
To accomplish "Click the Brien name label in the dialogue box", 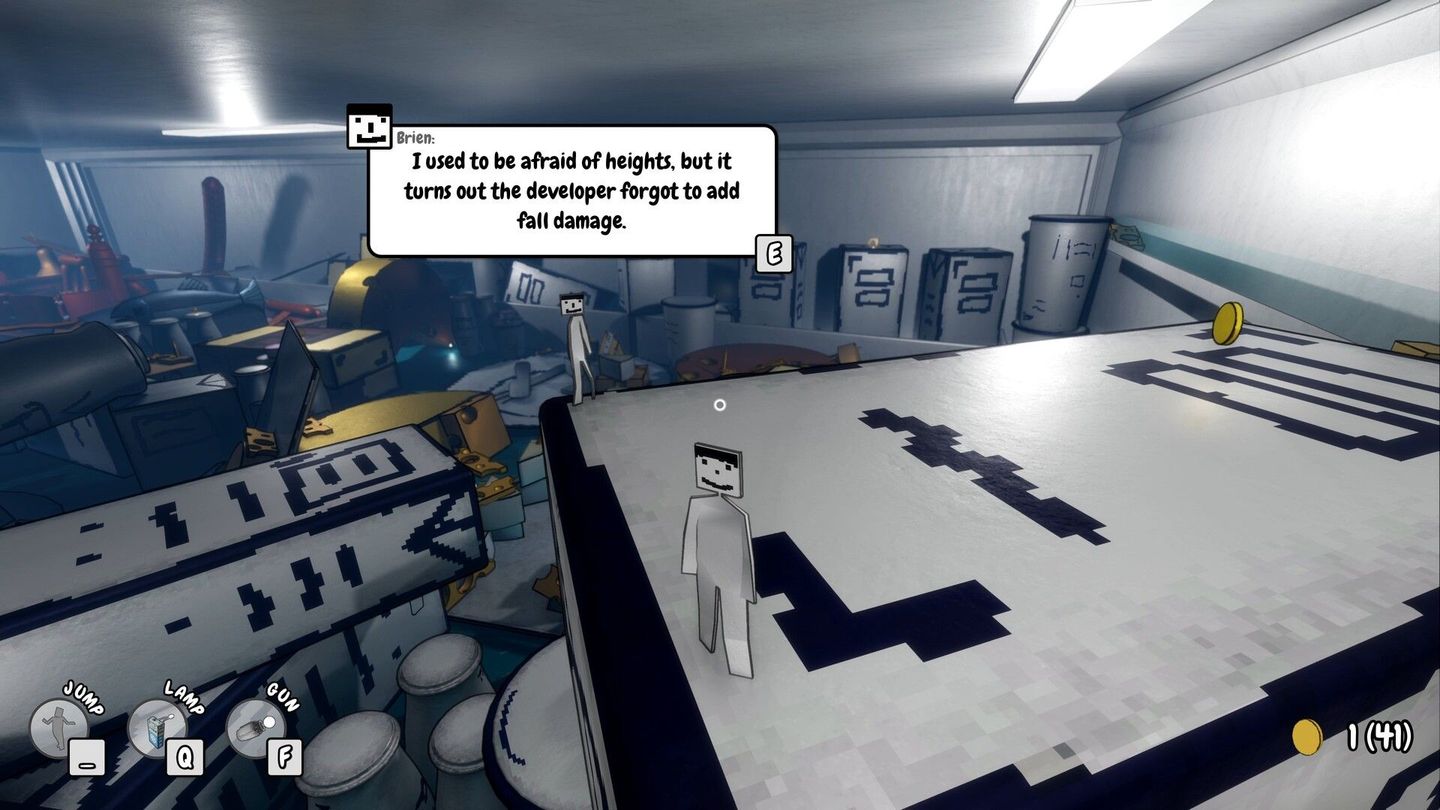I will (x=415, y=135).
